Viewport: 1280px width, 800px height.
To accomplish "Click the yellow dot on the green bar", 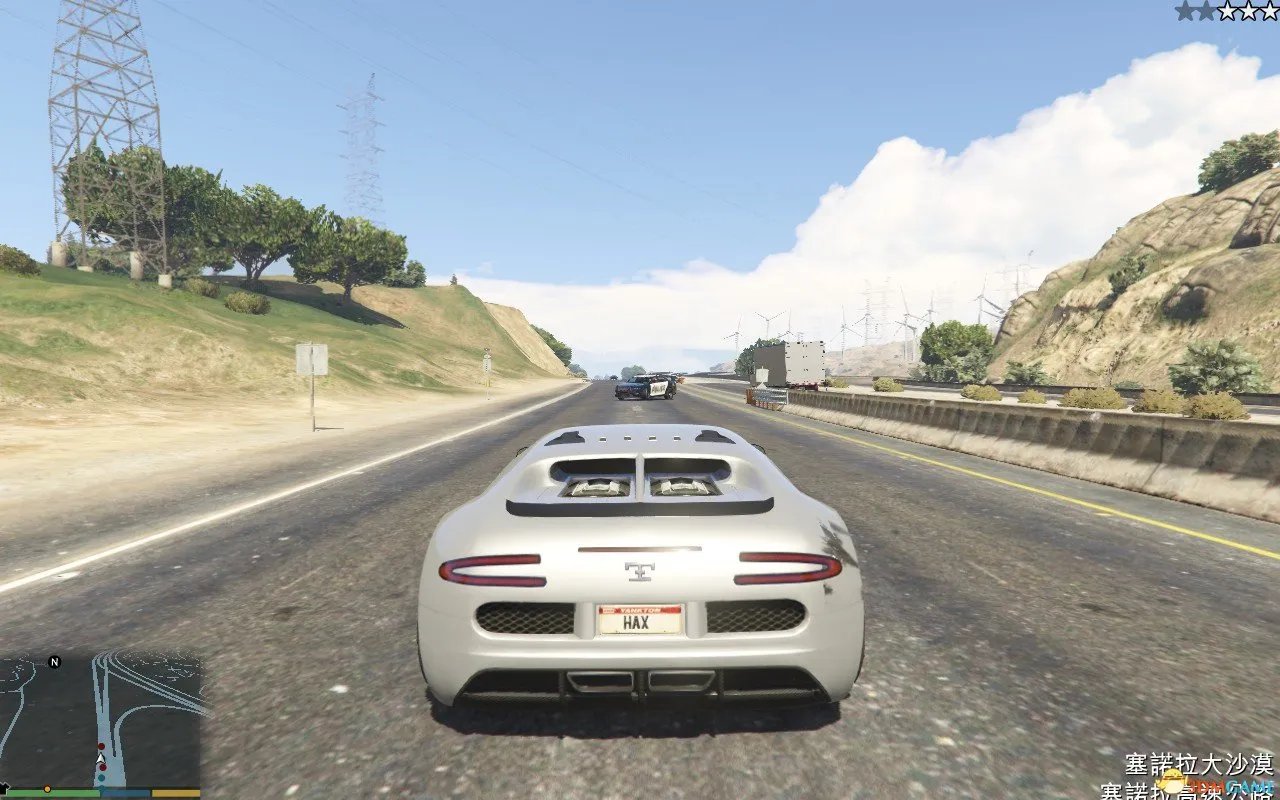I will (47, 789).
